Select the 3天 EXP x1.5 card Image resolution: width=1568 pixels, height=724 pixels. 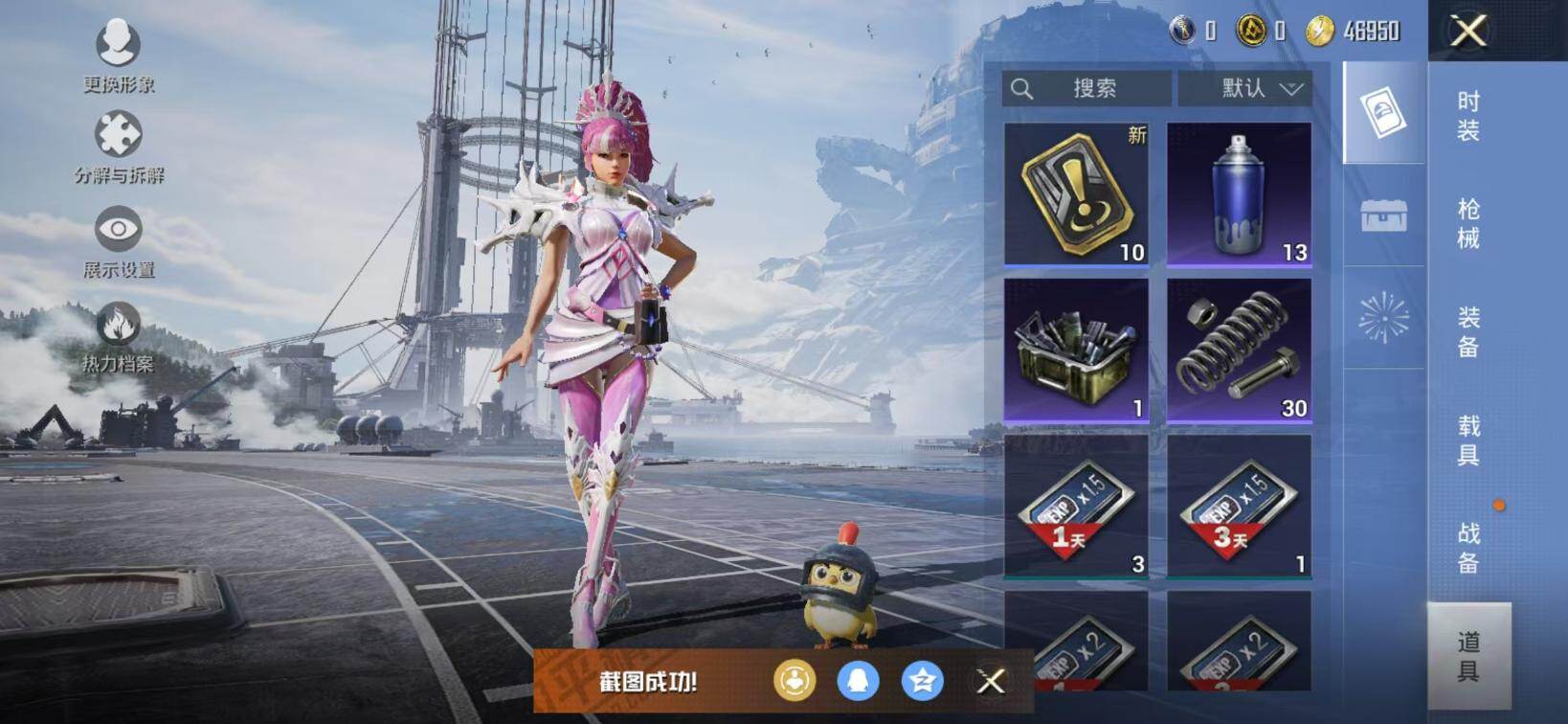[x=1239, y=506]
